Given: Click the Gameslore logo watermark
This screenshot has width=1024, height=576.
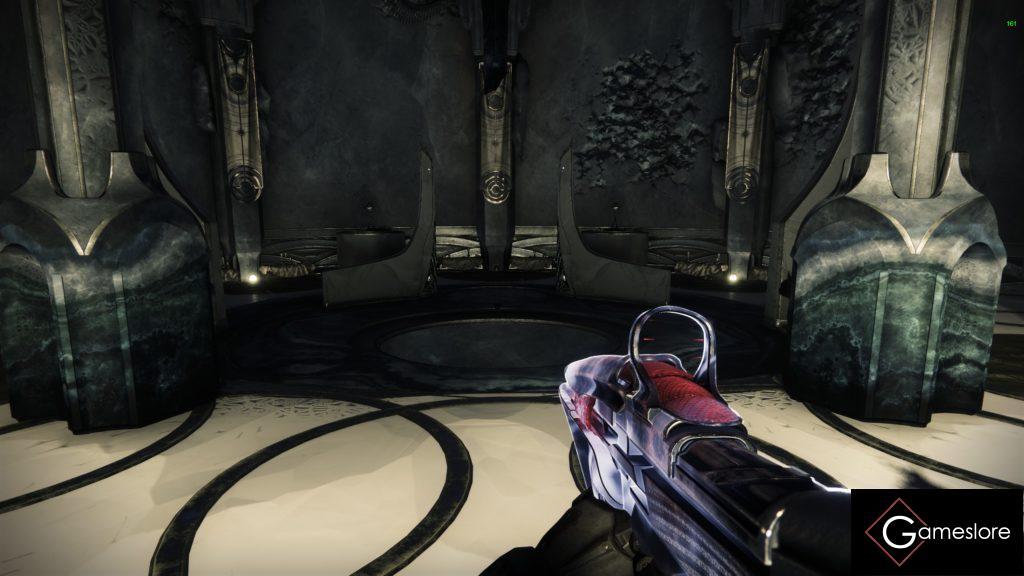Looking at the screenshot, I should pos(937,532).
